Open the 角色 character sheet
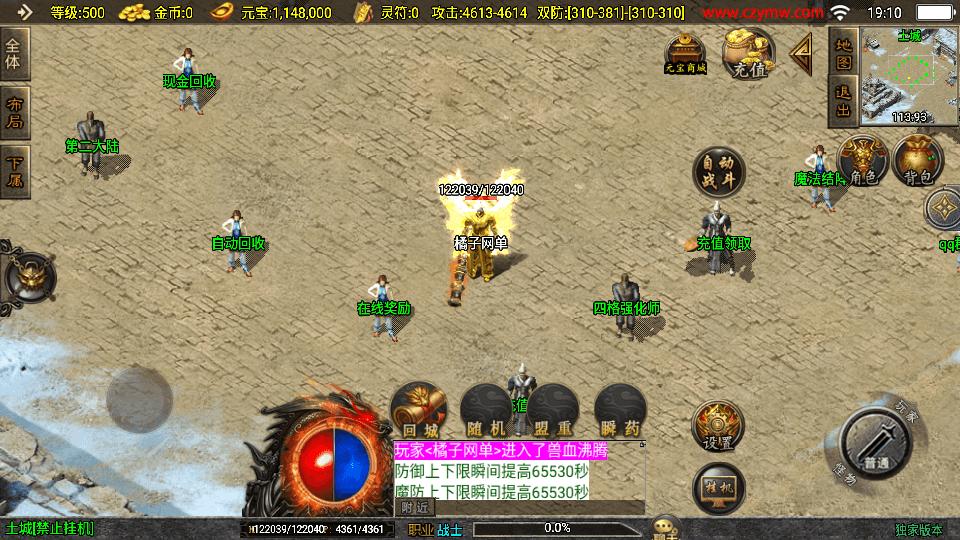Viewport: 960px width, 540px height. (862, 162)
